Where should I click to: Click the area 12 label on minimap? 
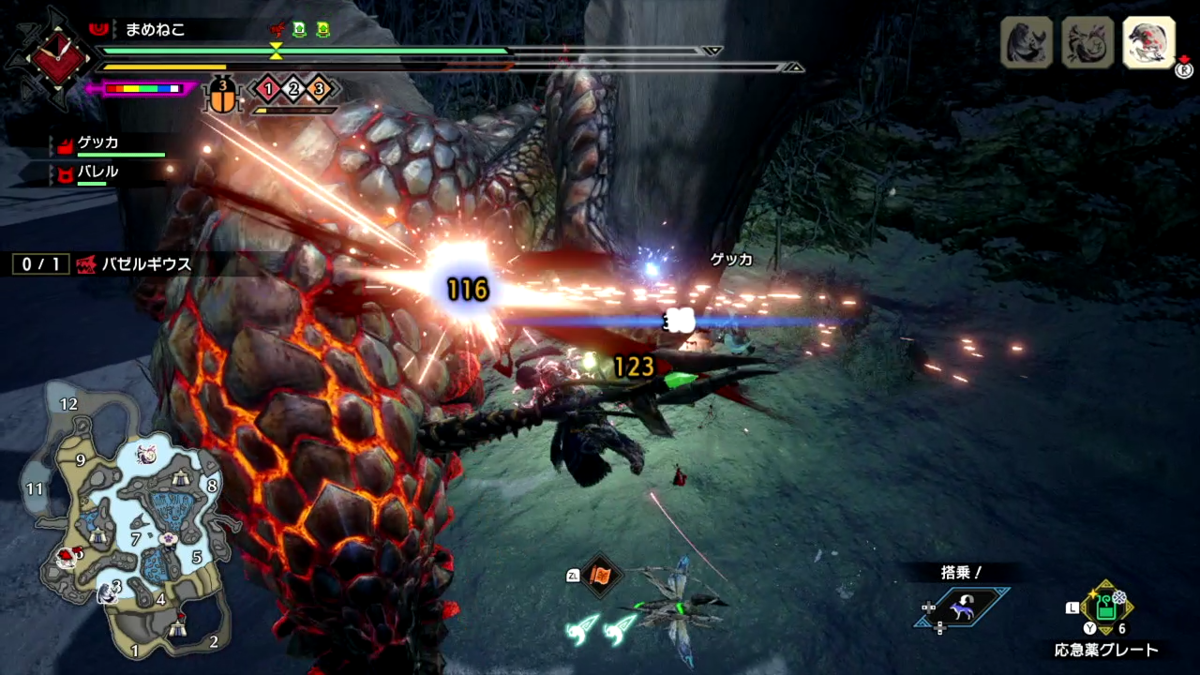click(x=68, y=404)
